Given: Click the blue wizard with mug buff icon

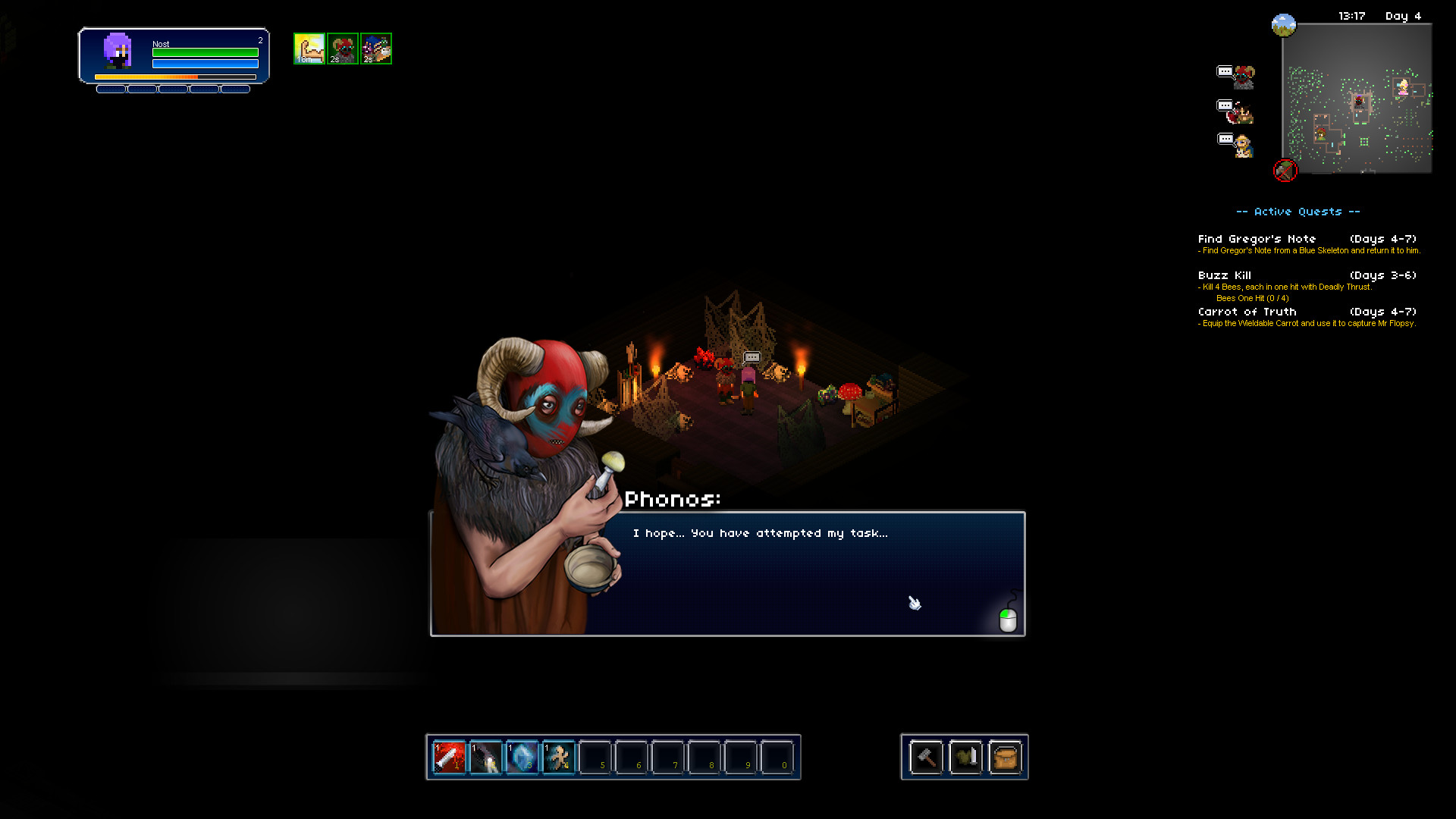Looking at the screenshot, I should 376,49.
